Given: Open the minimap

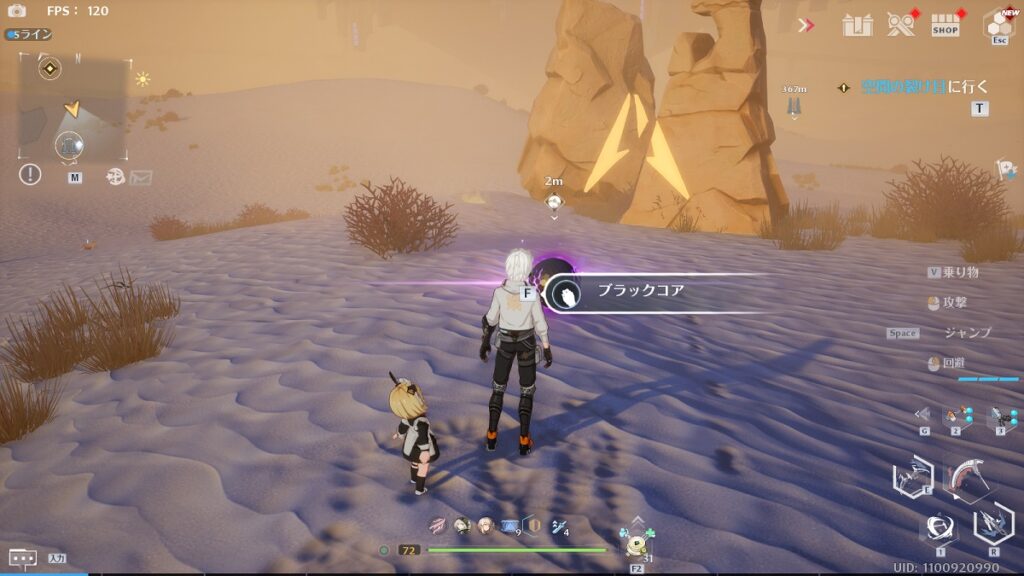Looking at the screenshot, I should pos(74,108).
